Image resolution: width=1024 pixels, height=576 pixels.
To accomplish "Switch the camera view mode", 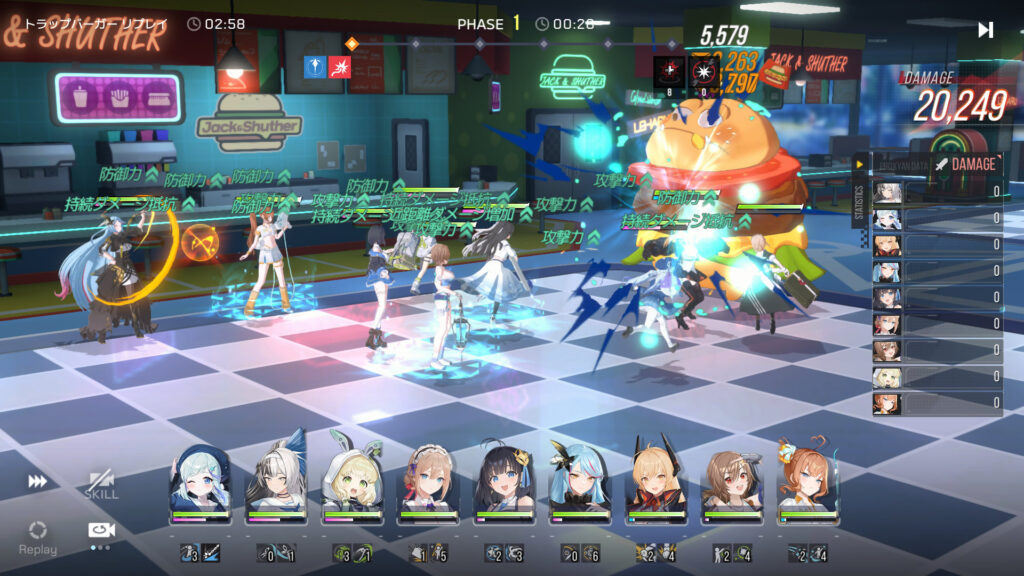I will [100, 531].
